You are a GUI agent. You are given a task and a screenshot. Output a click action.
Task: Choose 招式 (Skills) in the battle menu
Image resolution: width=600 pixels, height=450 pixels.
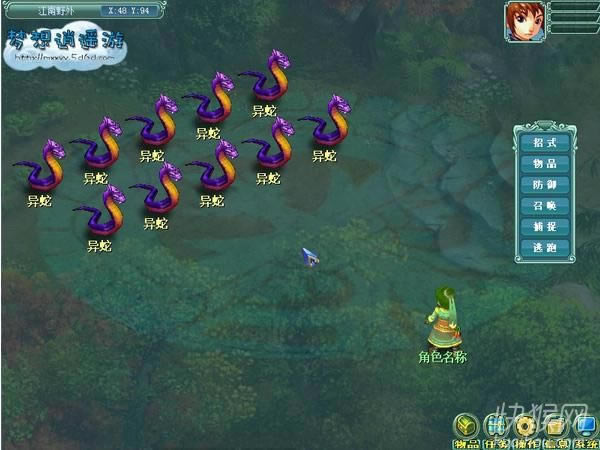(544, 142)
